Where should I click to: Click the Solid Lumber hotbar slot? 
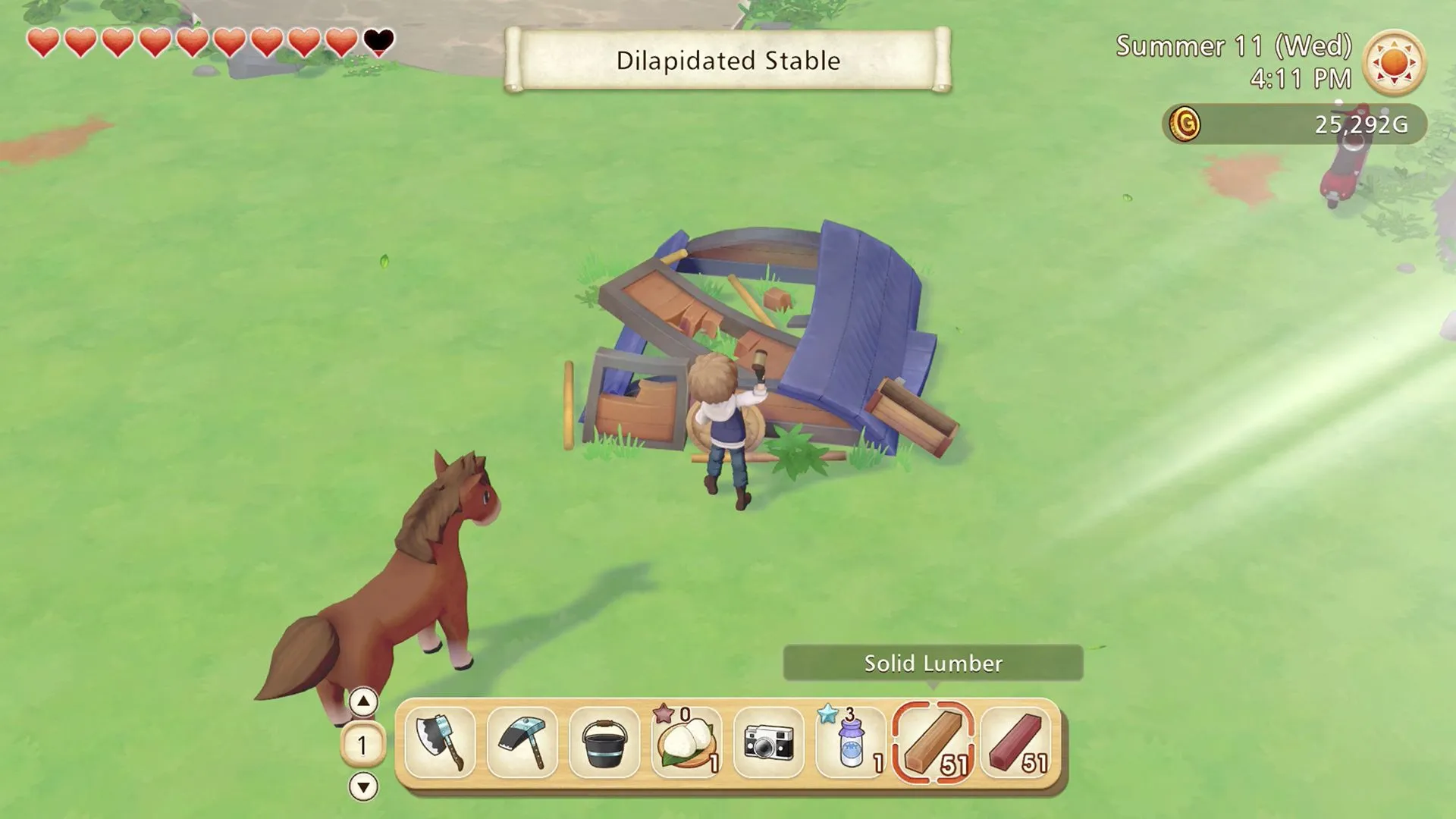[934, 742]
